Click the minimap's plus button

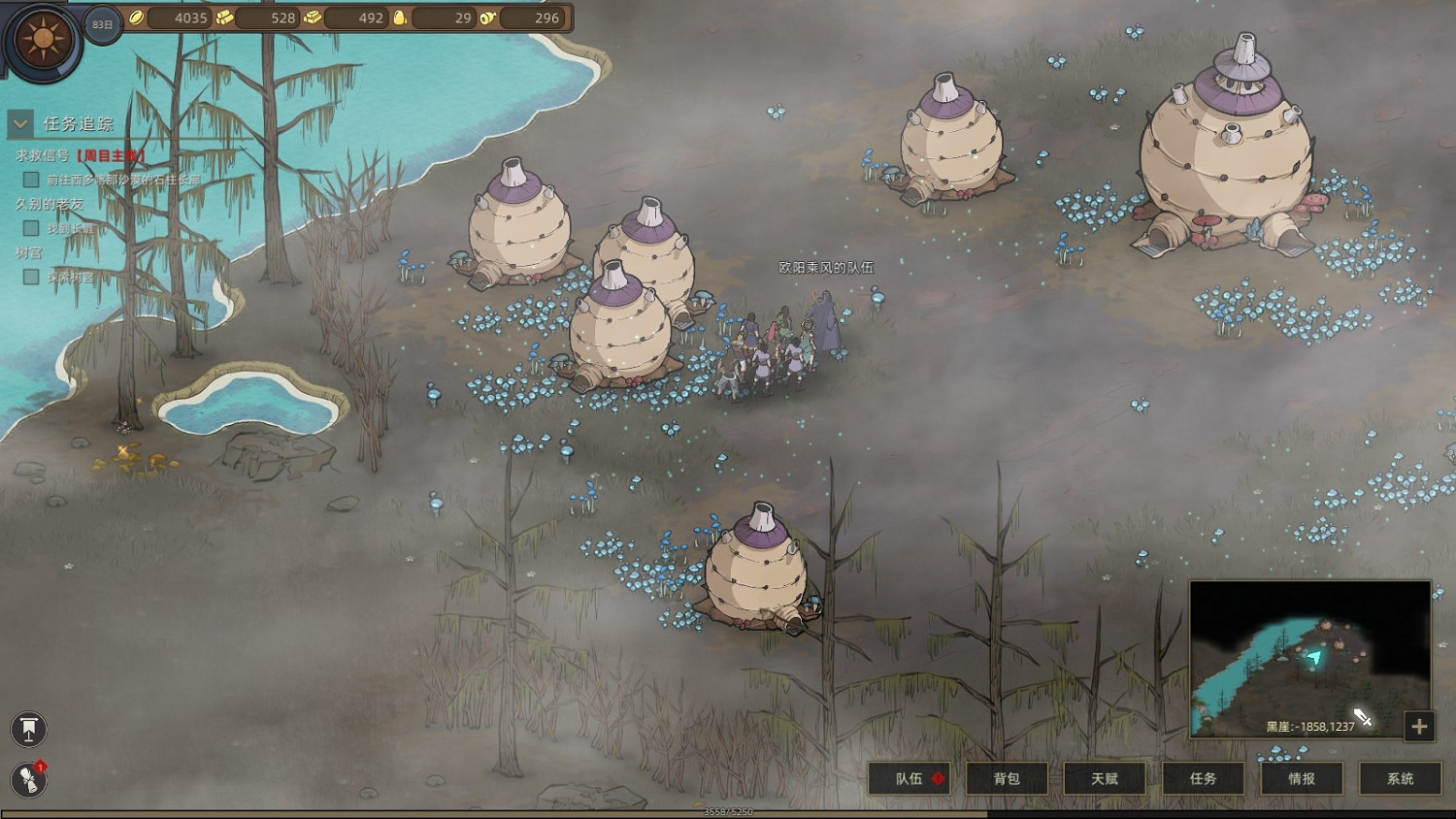tap(1419, 726)
